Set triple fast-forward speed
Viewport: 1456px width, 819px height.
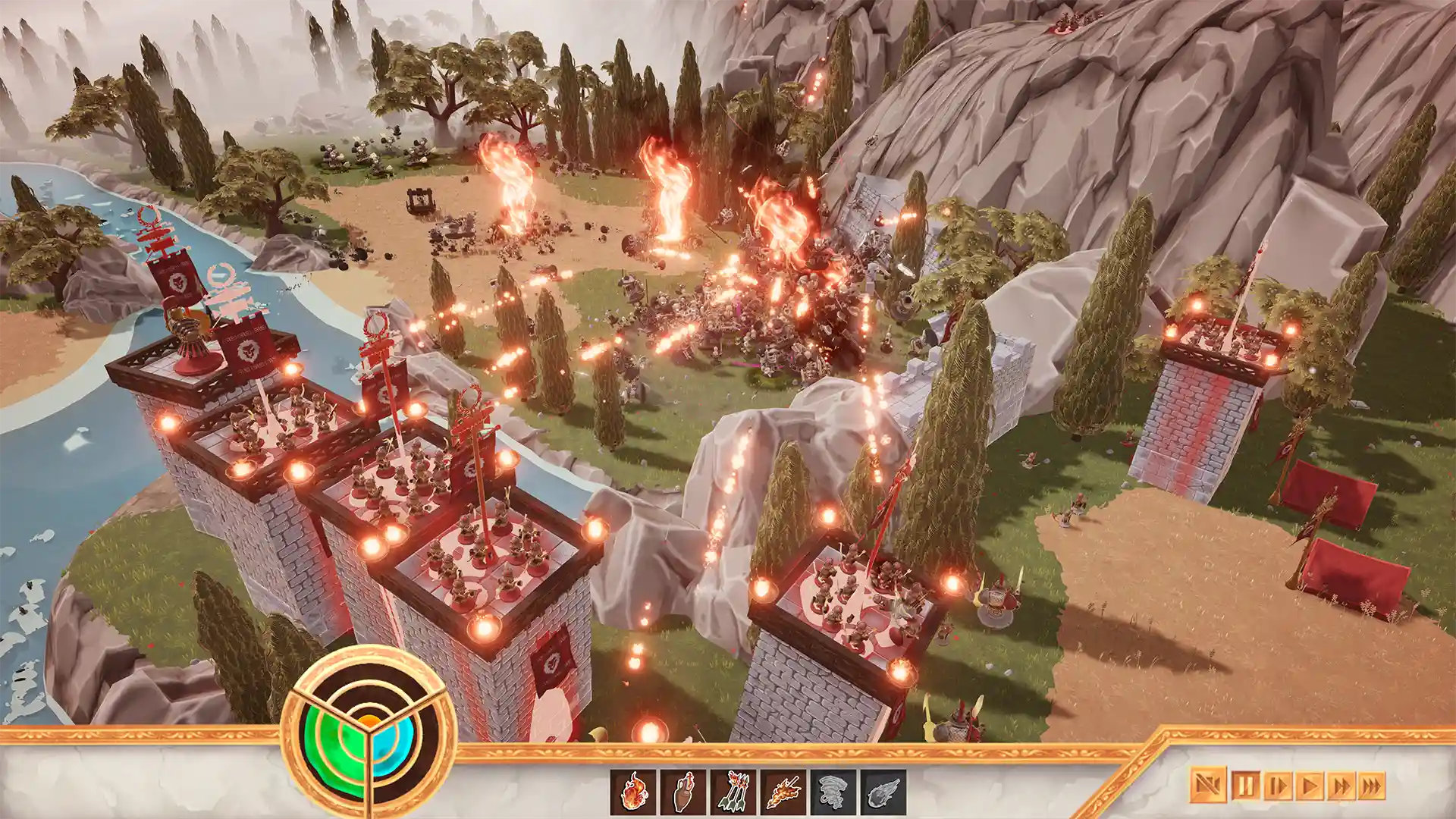[x=1372, y=786]
